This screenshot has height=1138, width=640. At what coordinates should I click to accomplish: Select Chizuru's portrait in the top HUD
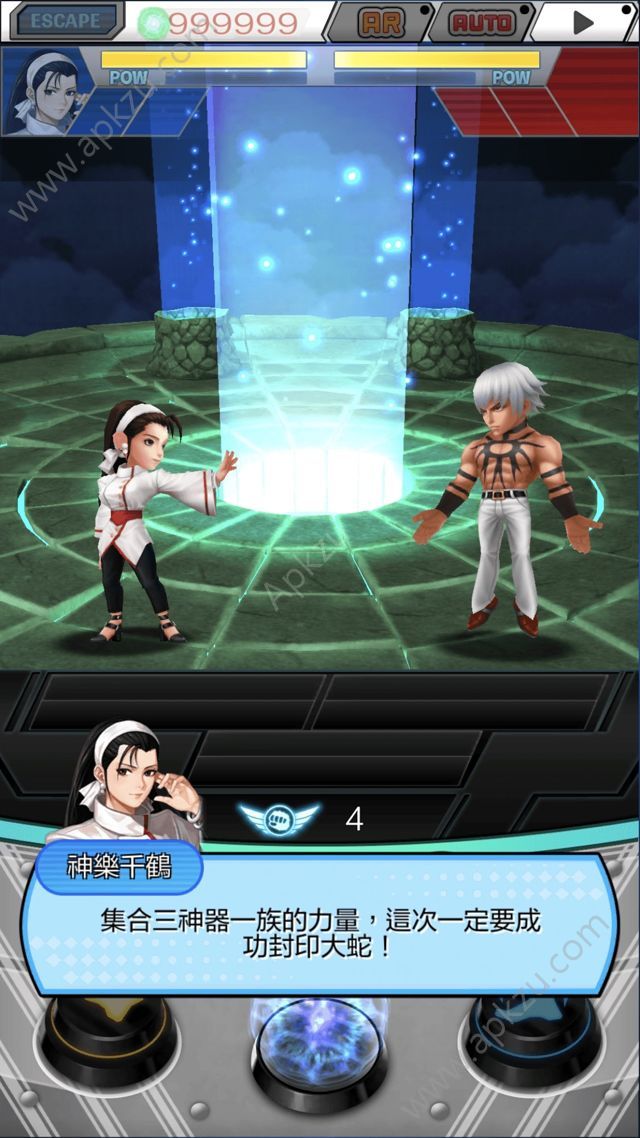point(48,91)
